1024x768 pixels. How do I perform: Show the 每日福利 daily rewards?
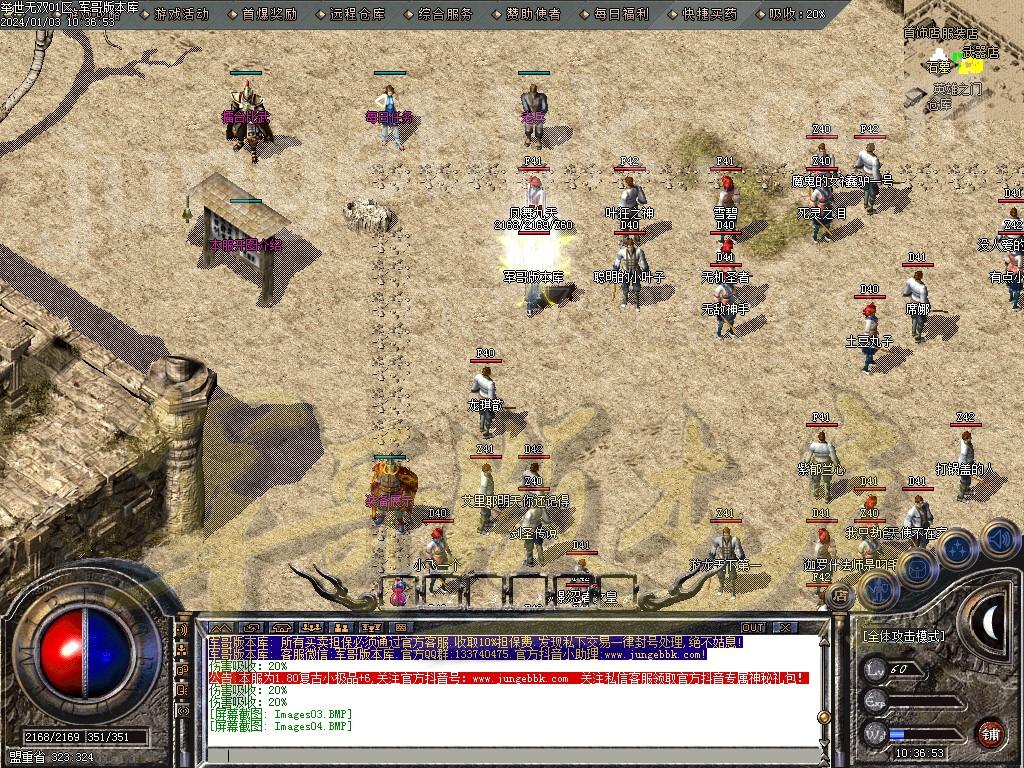pyautogui.click(x=620, y=14)
